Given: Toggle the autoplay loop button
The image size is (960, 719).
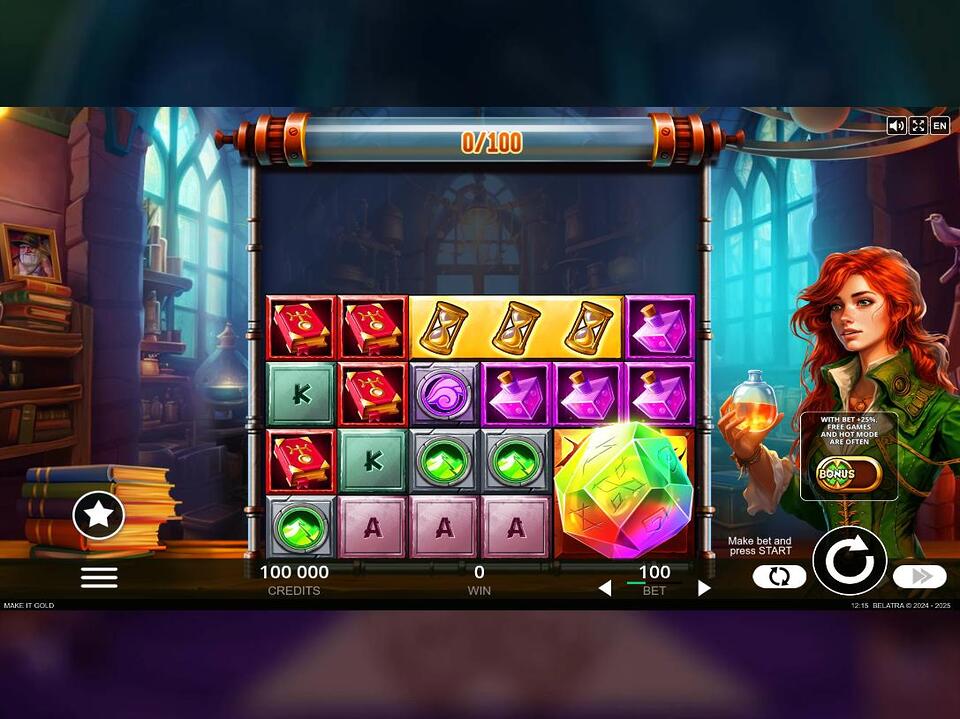Looking at the screenshot, I should 779,576.
